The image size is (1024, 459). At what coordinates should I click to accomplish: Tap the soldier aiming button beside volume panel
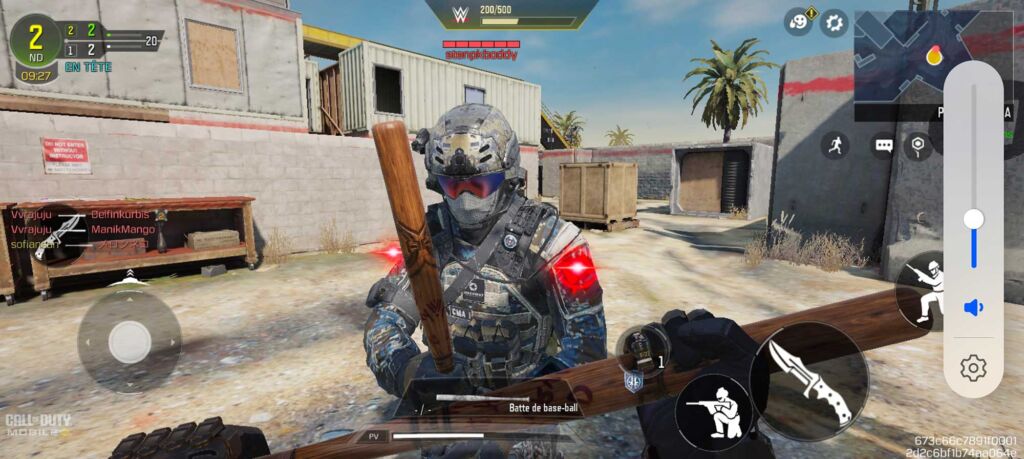point(925,290)
